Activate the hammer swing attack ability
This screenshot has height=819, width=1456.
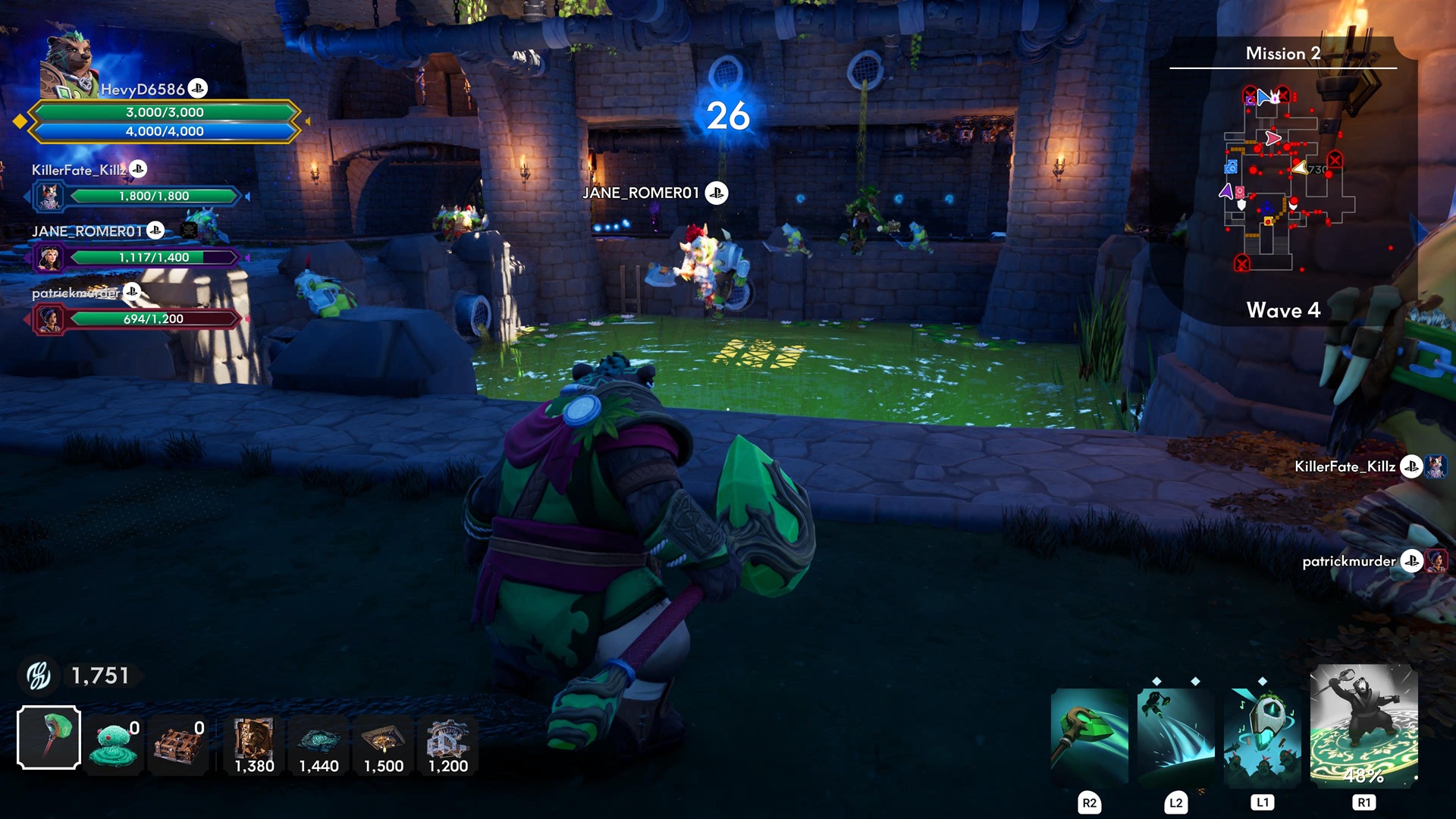pos(1089,736)
